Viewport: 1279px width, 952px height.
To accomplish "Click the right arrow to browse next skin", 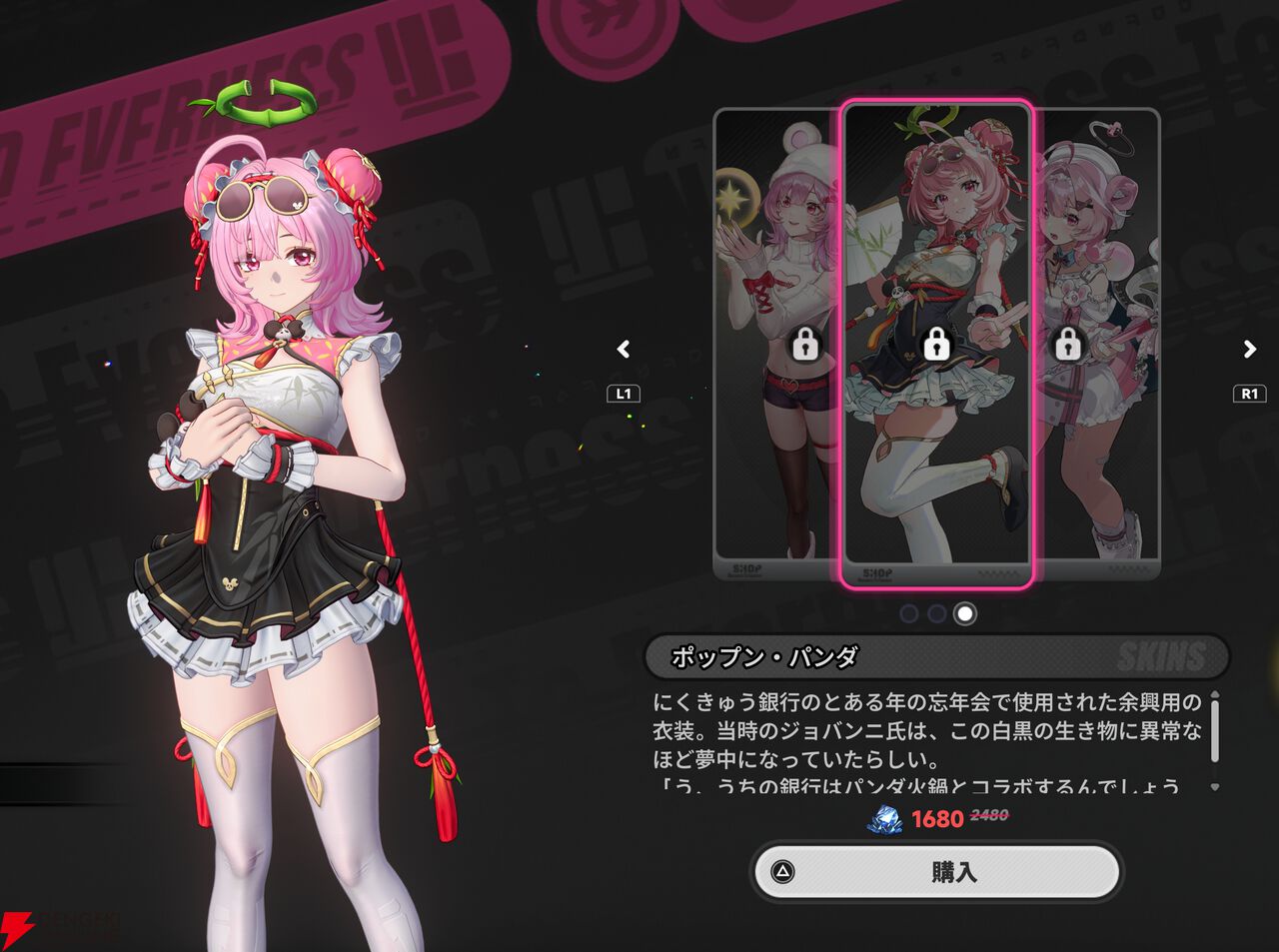I will tap(1248, 350).
